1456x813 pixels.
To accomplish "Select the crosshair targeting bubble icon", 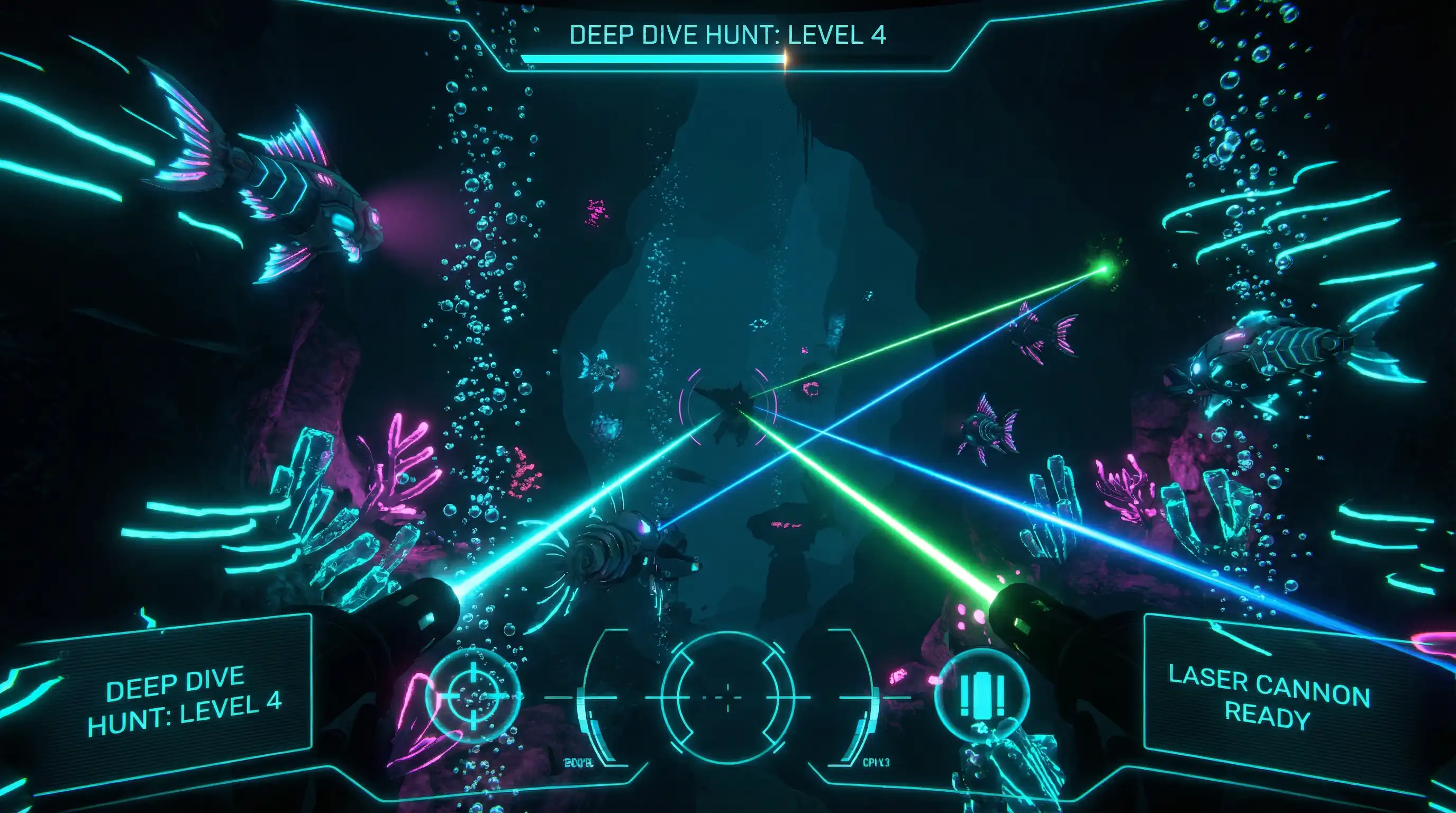I will tap(472, 696).
